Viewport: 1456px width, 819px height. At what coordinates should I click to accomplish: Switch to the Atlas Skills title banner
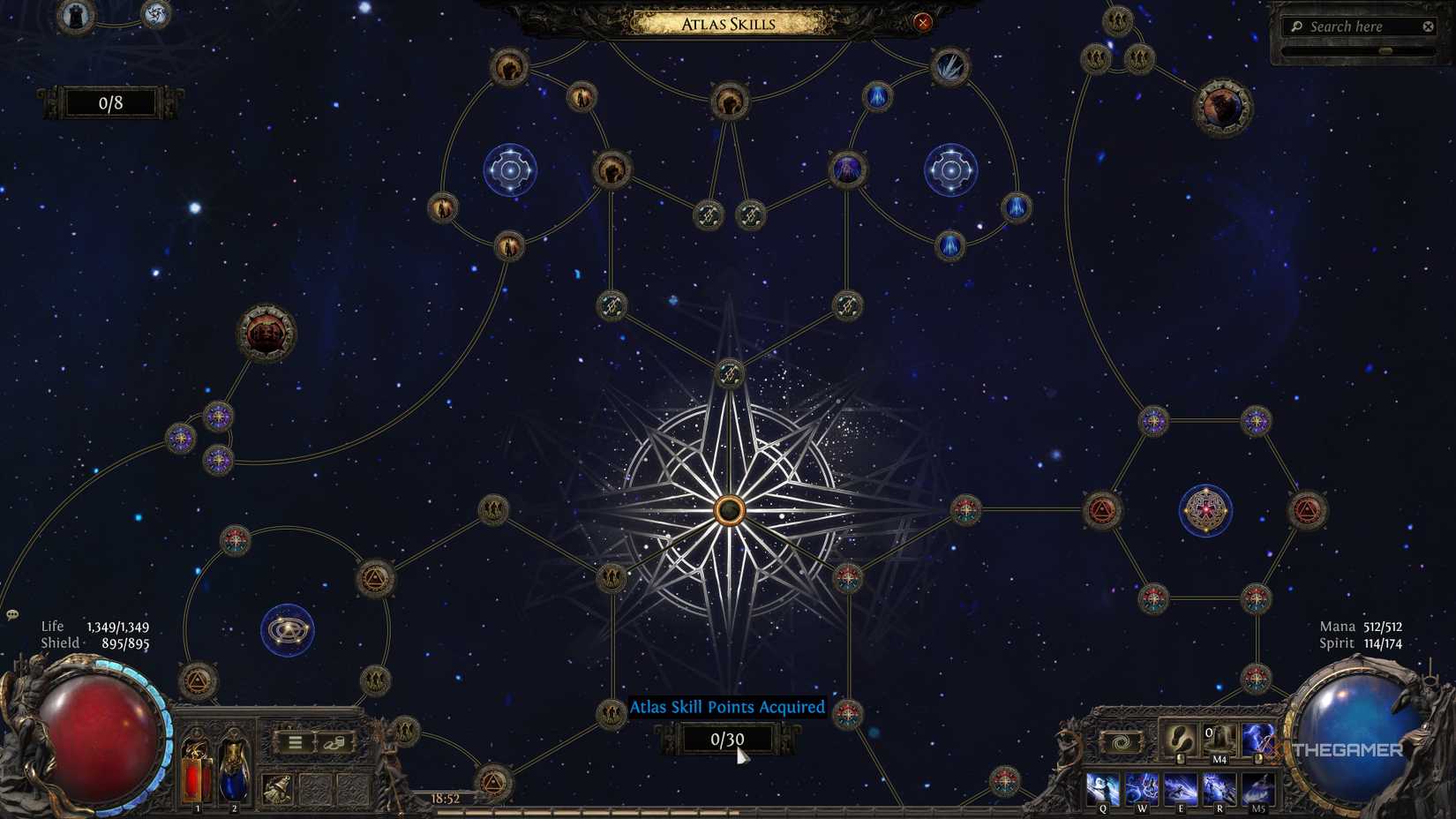pos(728,24)
